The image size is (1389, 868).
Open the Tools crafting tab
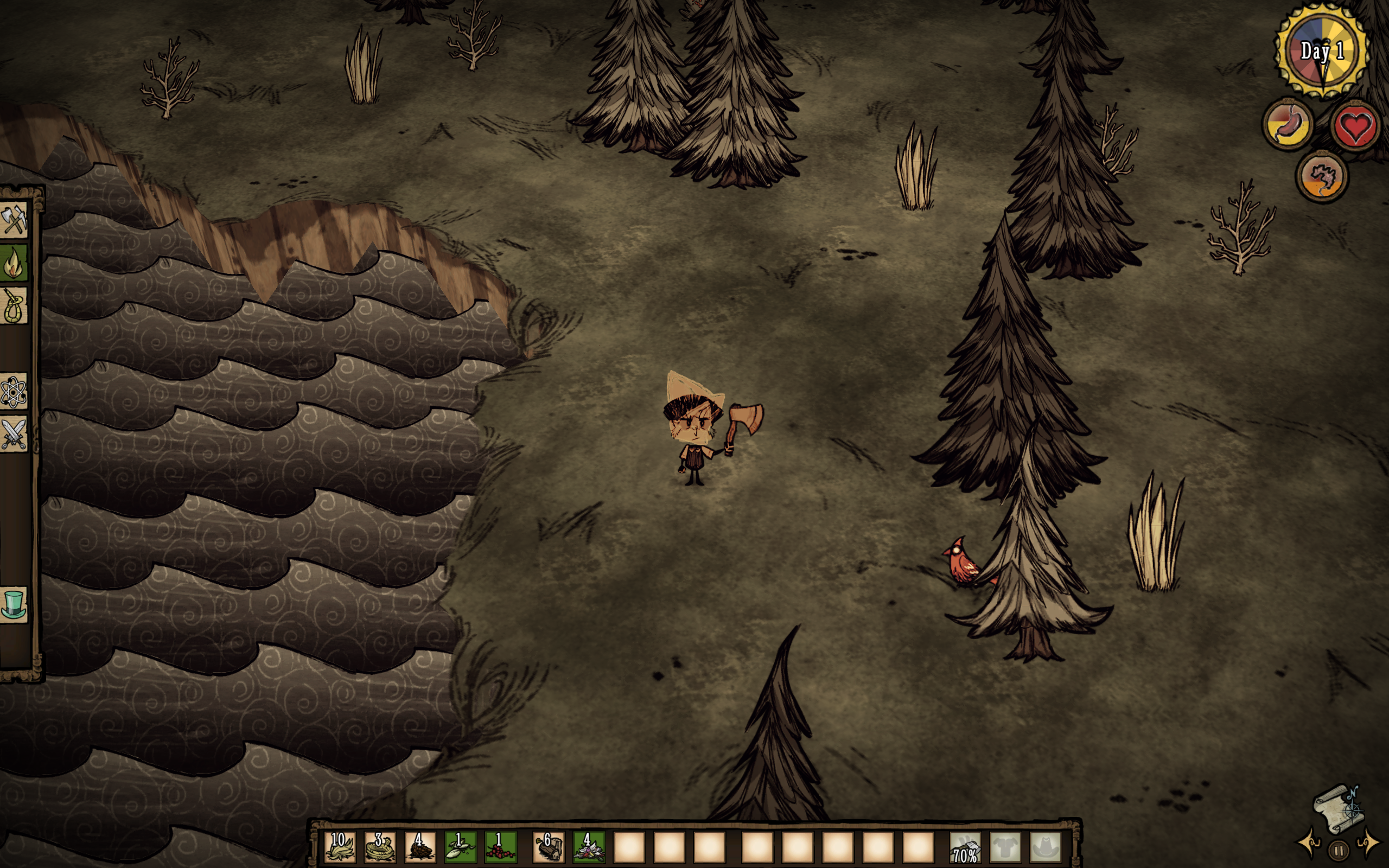tap(14, 219)
